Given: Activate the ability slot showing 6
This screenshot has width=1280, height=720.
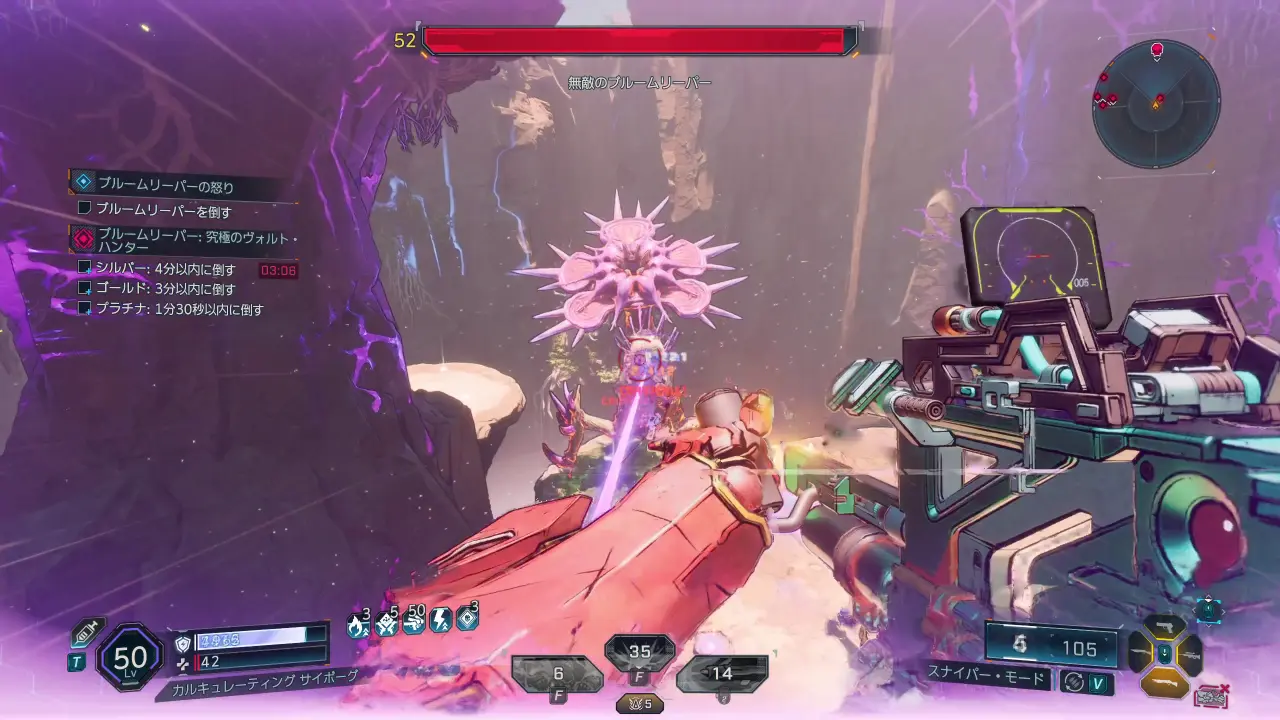Looking at the screenshot, I should [556, 675].
